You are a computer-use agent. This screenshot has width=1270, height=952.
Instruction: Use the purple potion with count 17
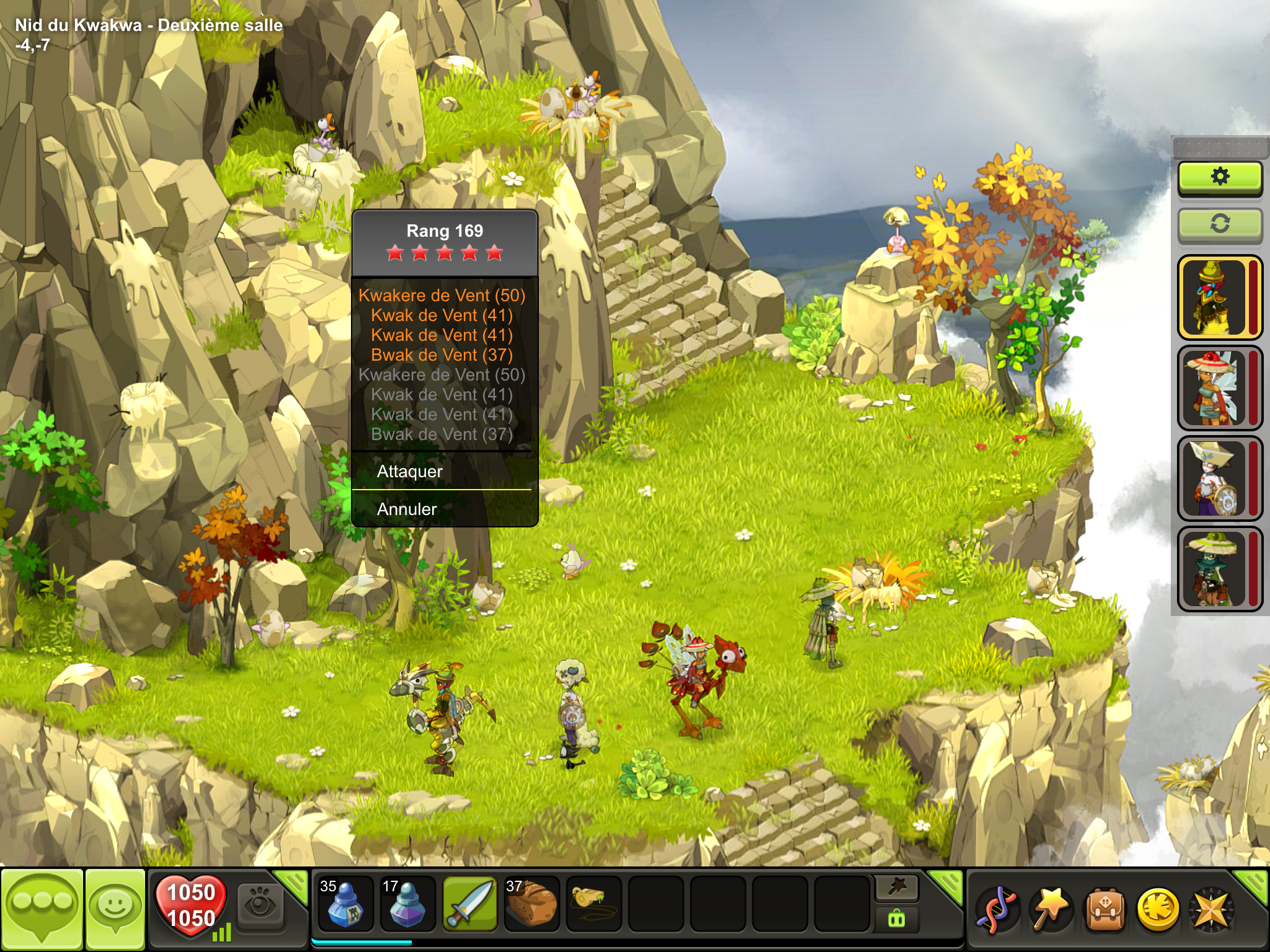point(407,904)
